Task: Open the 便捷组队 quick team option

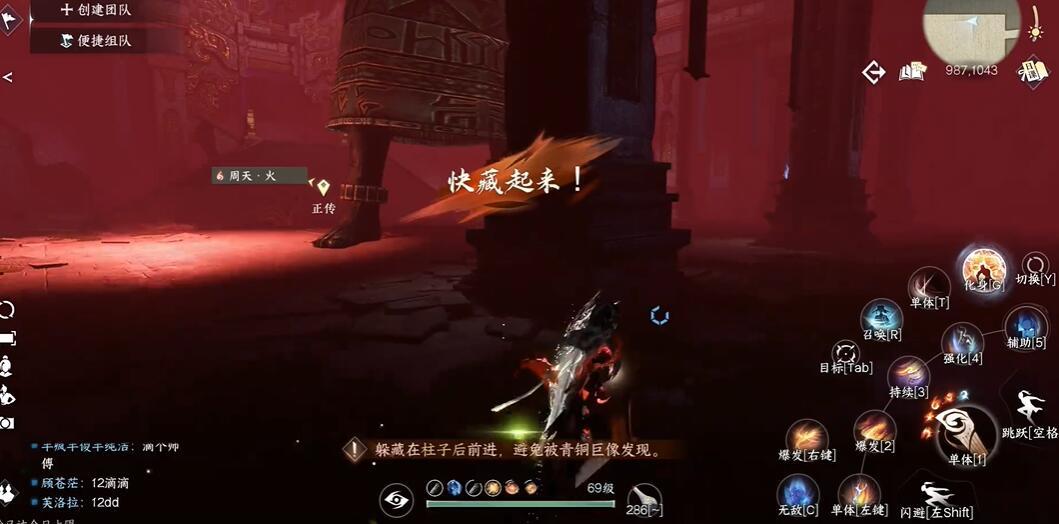Action: point(96,41)
